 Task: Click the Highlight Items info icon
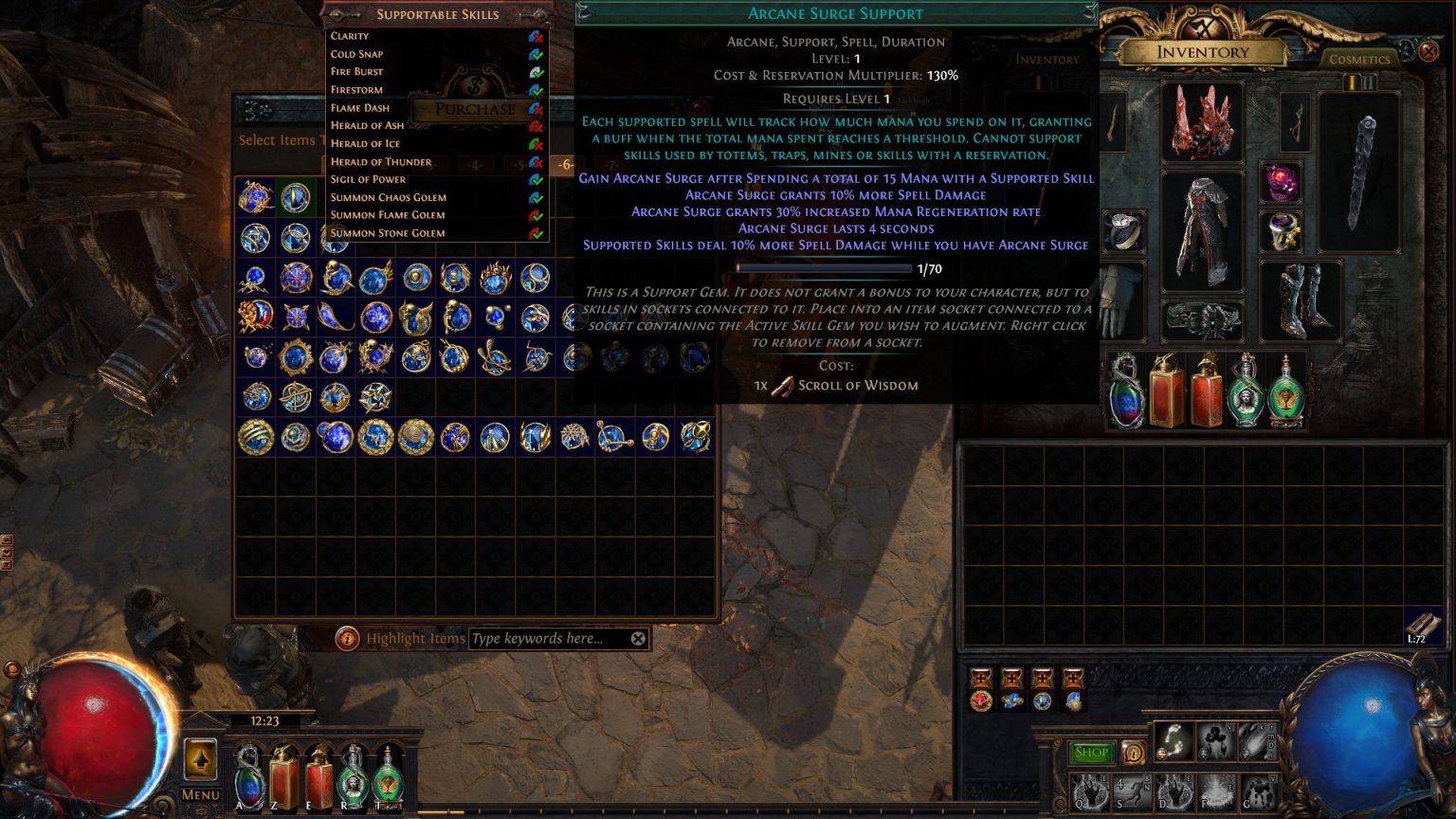coord(348,638)
